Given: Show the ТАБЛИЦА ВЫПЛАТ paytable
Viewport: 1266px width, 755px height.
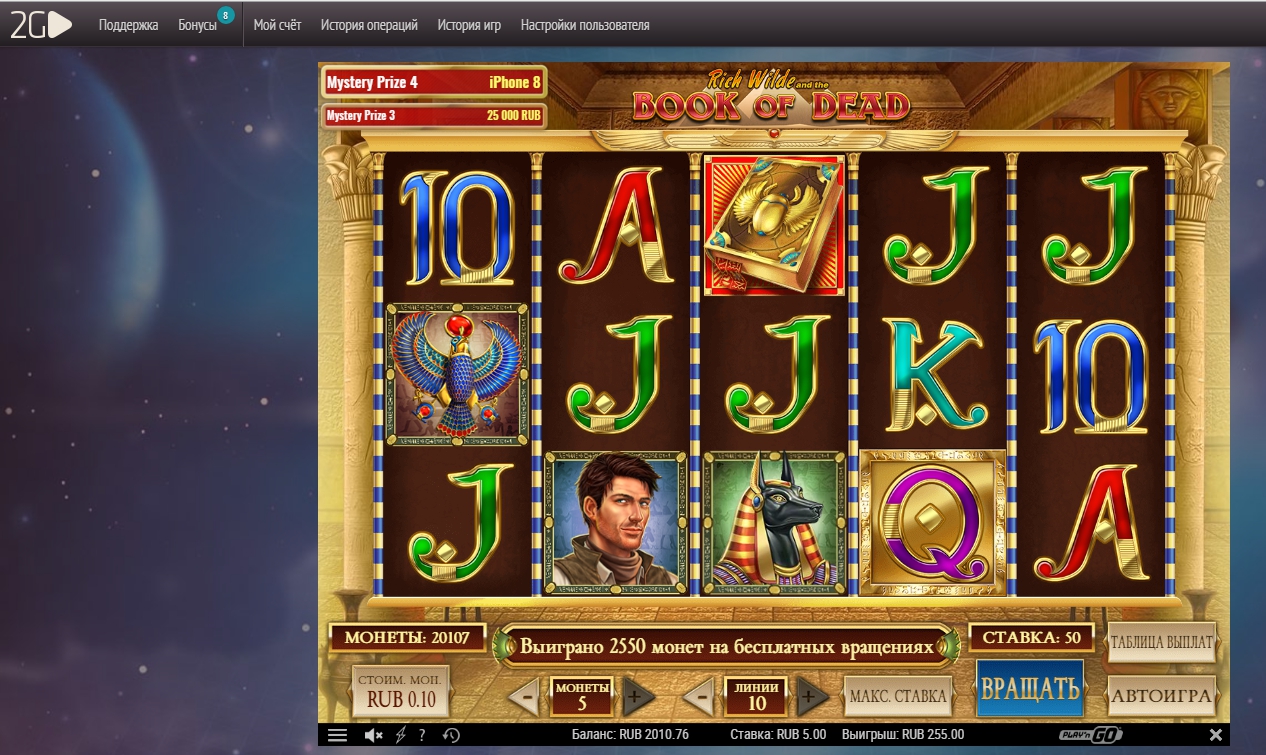Looking at the screenshot, I should click(1161, 642).
